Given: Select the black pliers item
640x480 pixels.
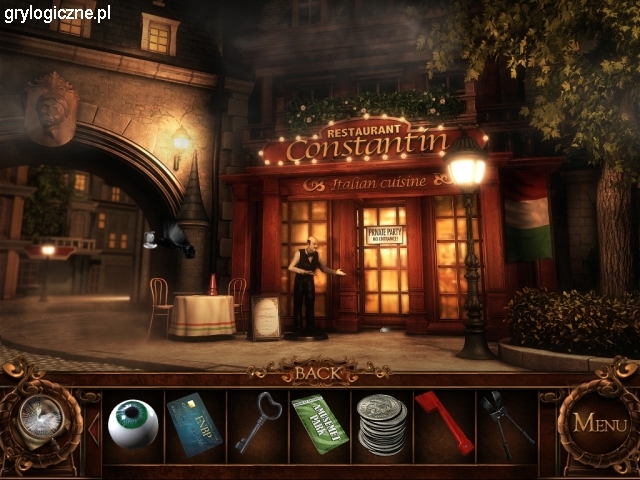Looking at the screenshot, I should click(504, 421).
